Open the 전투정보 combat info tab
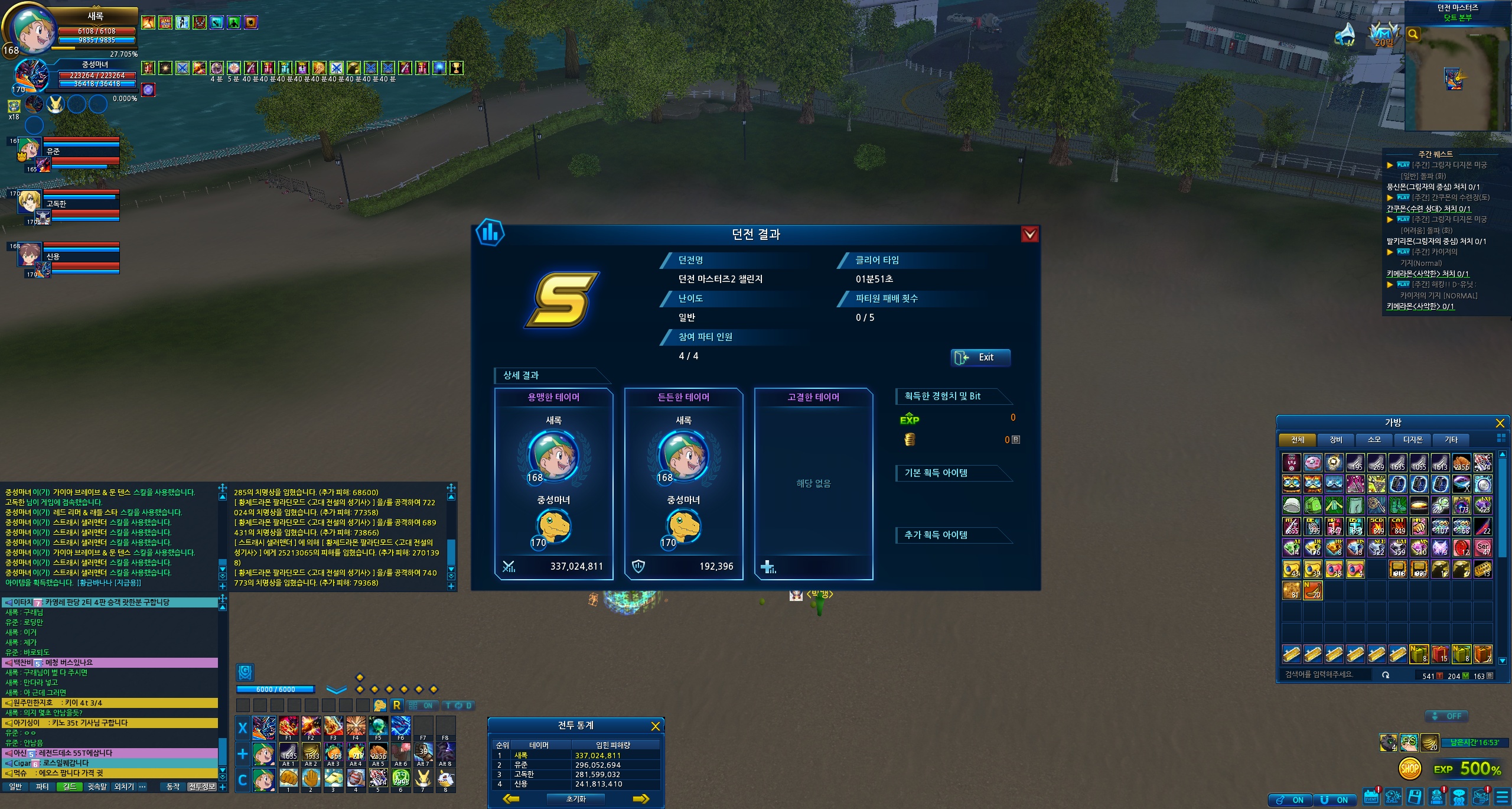Screen dimensions: 1512x809 point(201,787)
